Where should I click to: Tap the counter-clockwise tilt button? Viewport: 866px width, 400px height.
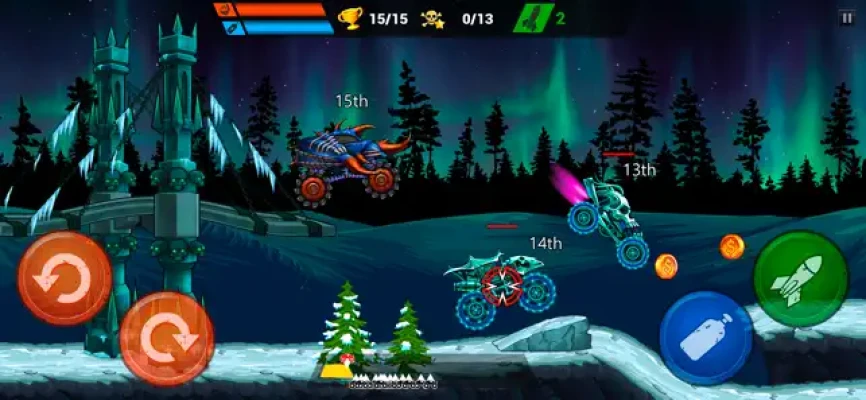(64, 278)
